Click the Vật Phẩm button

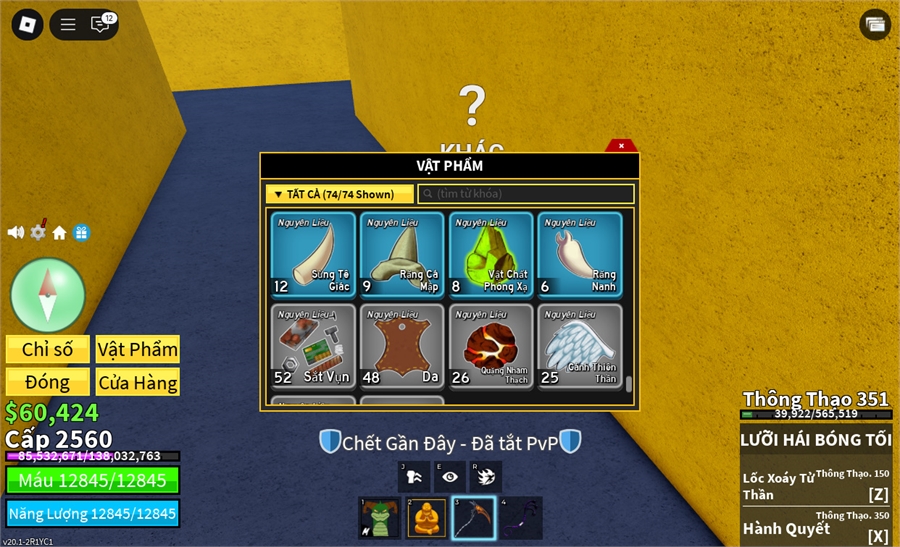[x=138, y=349]
